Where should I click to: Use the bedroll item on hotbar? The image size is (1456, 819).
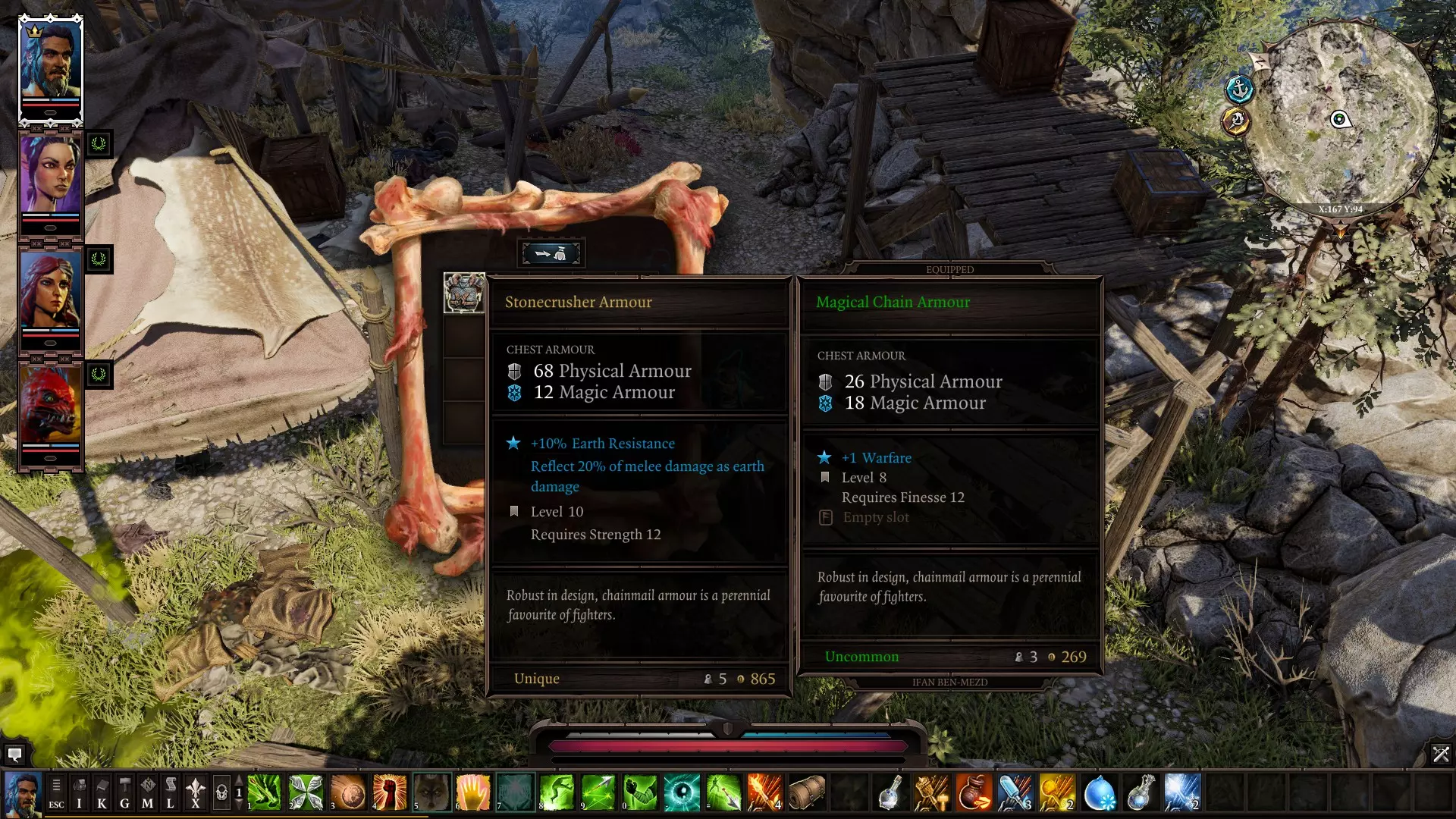(x=806, y=793)
